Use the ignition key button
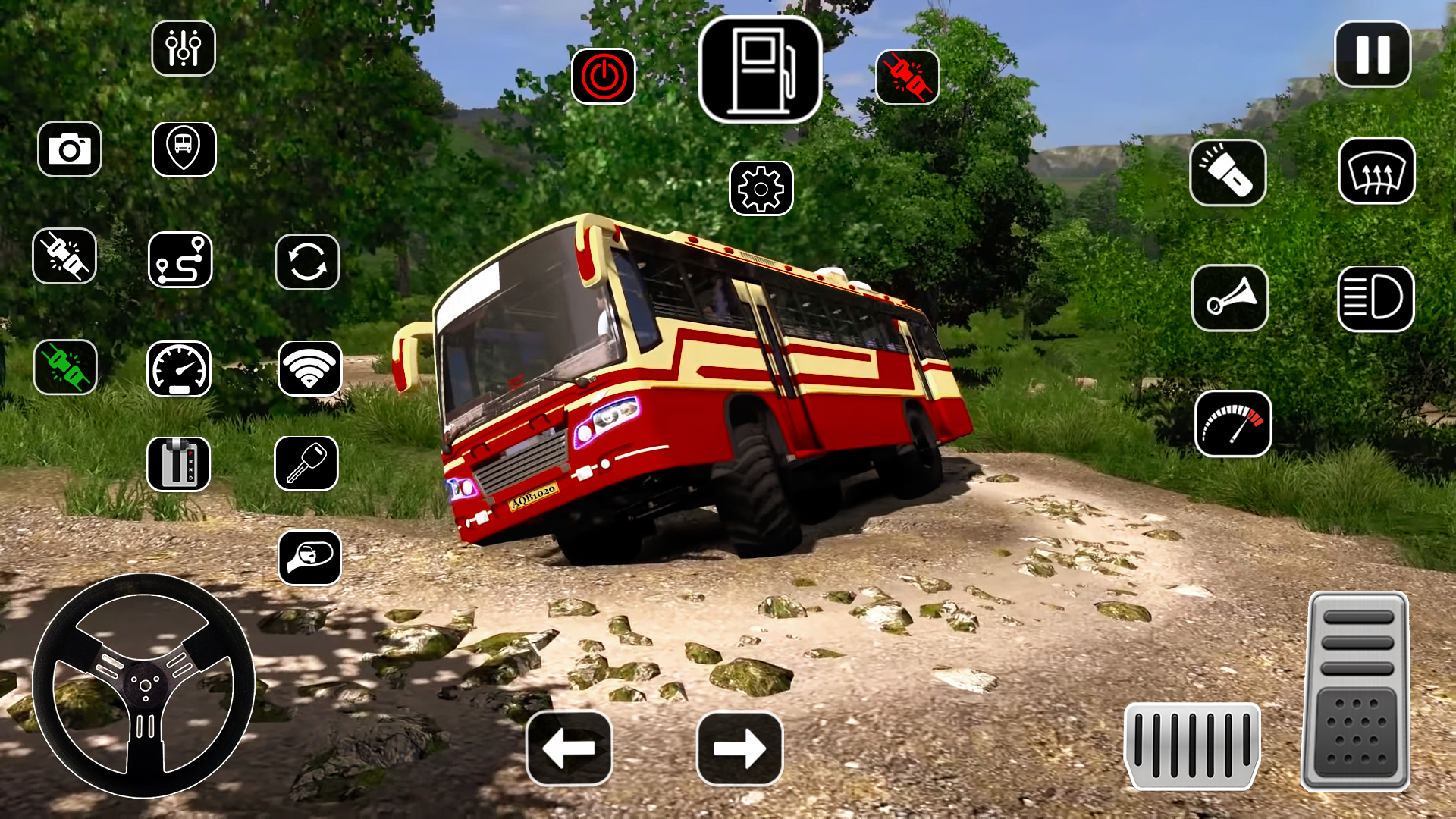This screenshot has height=819, width=1456. pyautogui.click(x=306, y=463)
